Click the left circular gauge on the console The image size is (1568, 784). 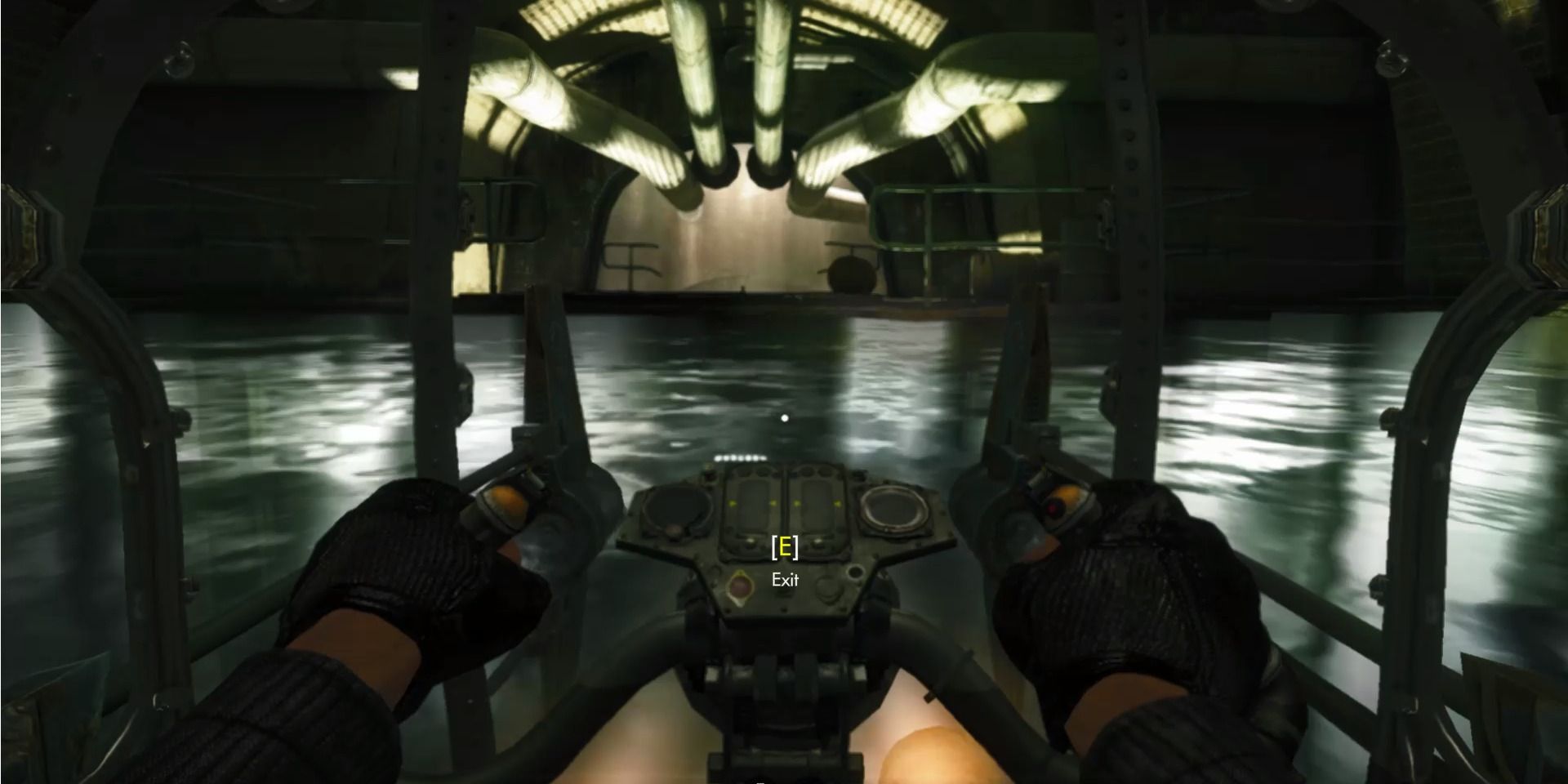(677, 508)
